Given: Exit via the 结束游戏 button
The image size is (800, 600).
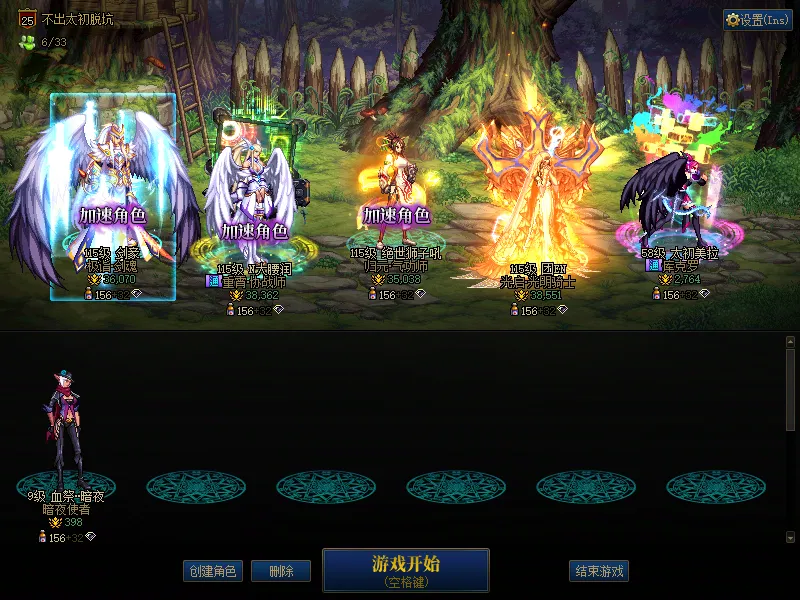Looking at the screenshot, I should [x=599, y=571].
